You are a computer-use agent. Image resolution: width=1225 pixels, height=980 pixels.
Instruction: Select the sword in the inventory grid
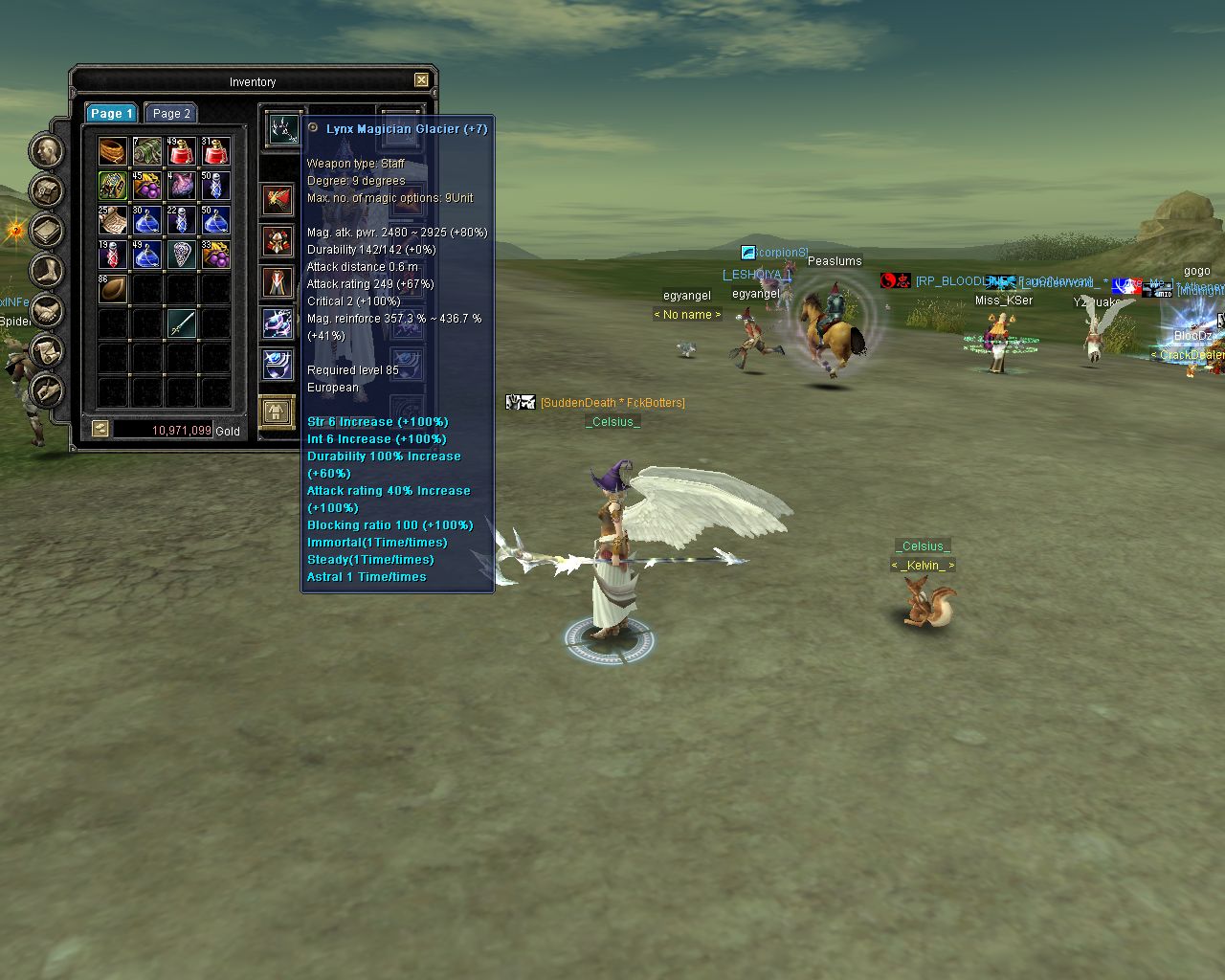181,323
